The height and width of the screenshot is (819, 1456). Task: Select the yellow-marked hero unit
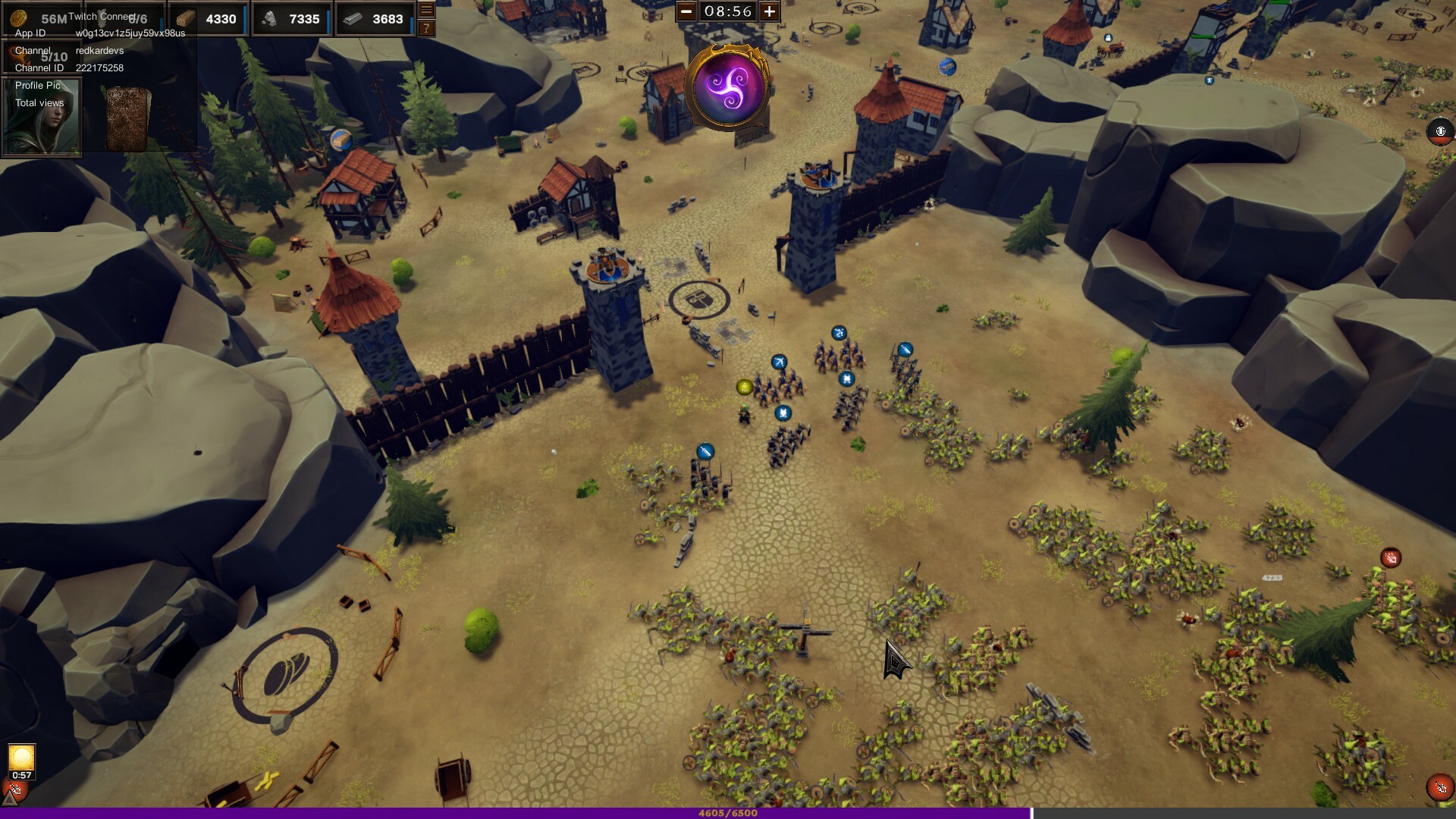pos(745,388)
